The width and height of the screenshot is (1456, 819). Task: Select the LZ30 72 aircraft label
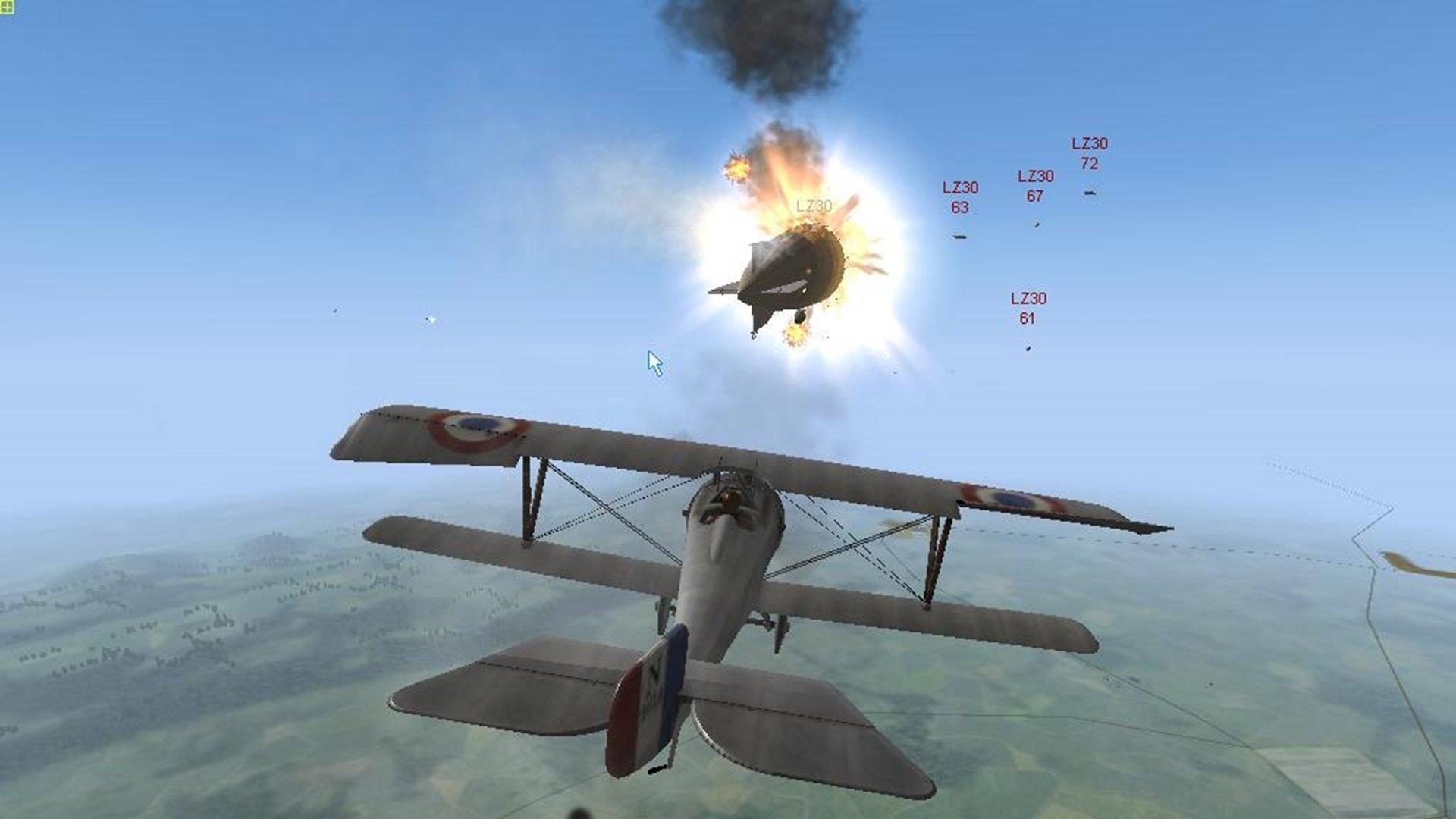tap(1090, 151)
